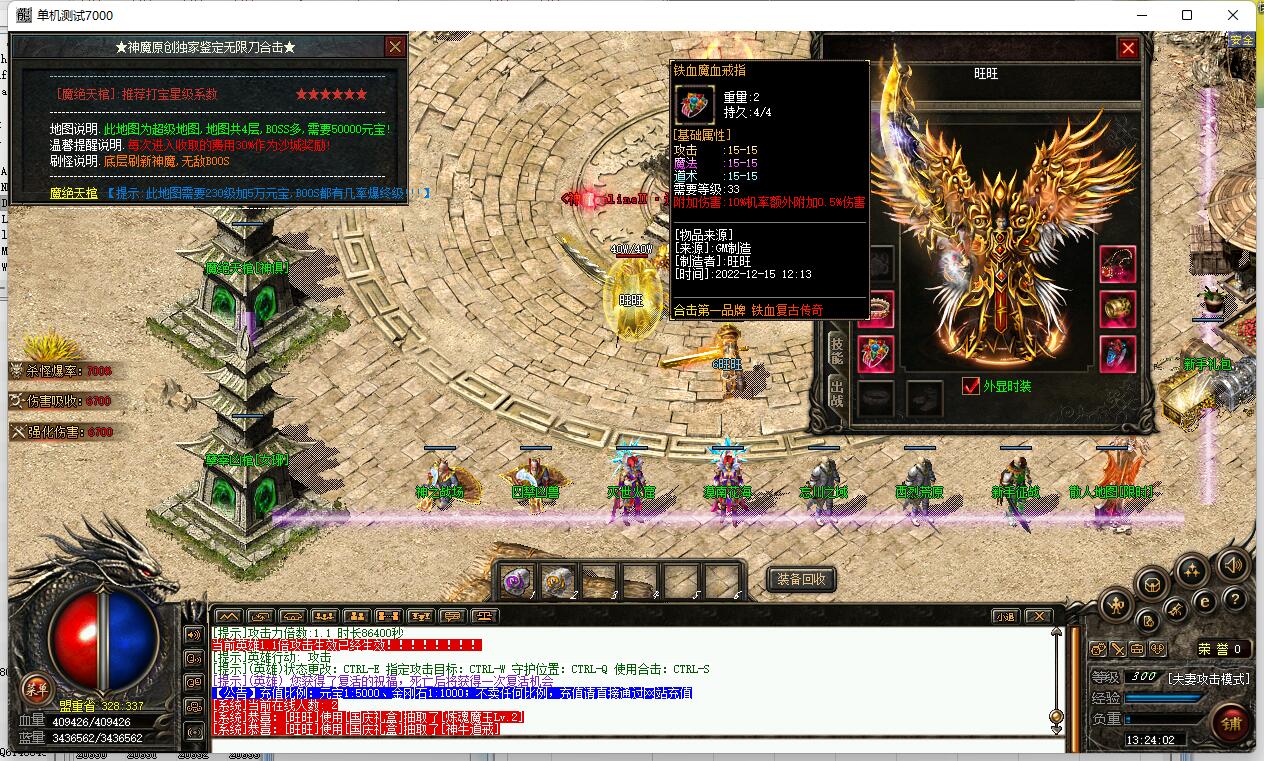Maximize the game window
The image size is (1264, 761).
1187,15
